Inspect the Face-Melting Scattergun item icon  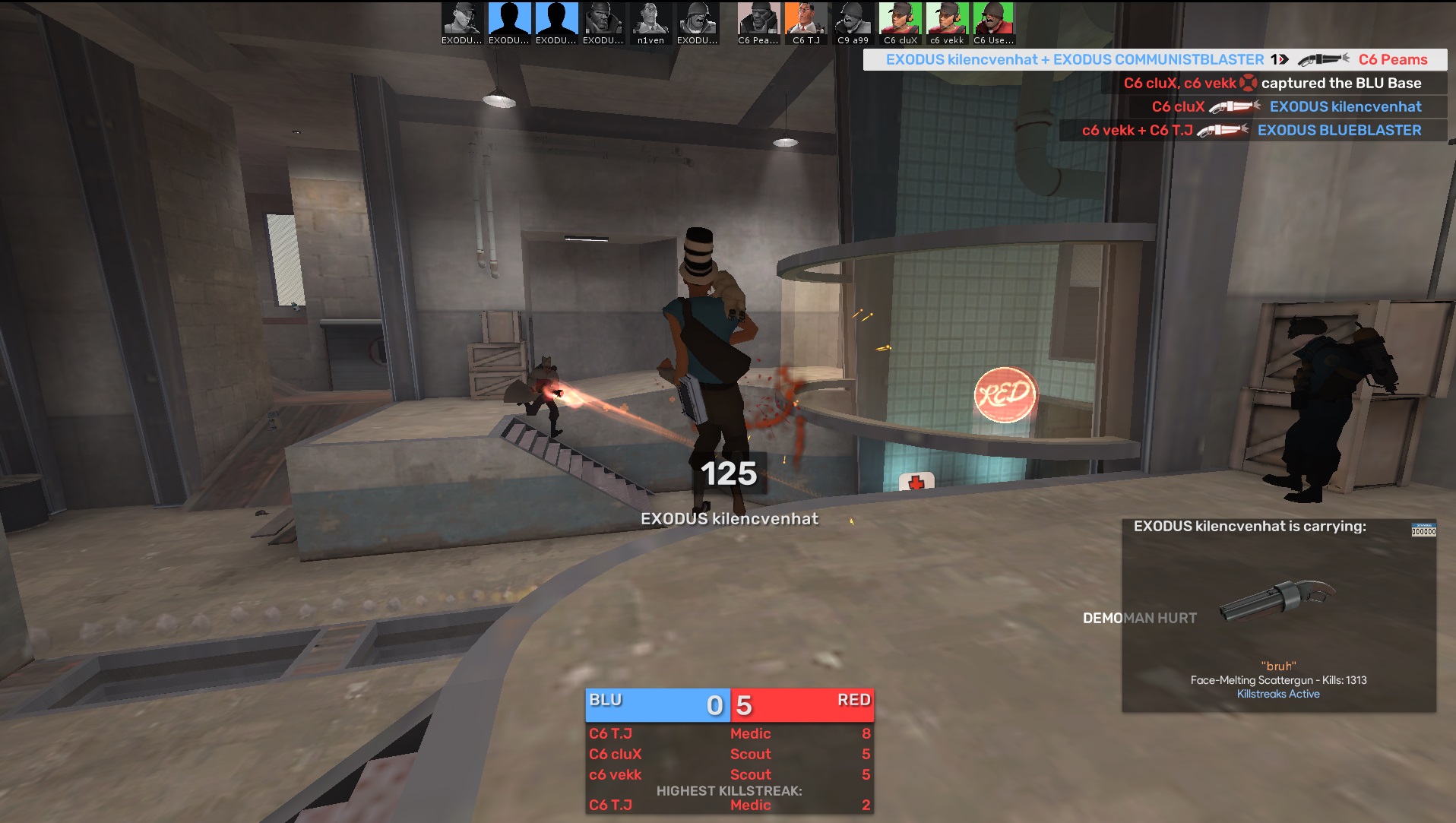pyautogui.click(x=1278, y=600)
